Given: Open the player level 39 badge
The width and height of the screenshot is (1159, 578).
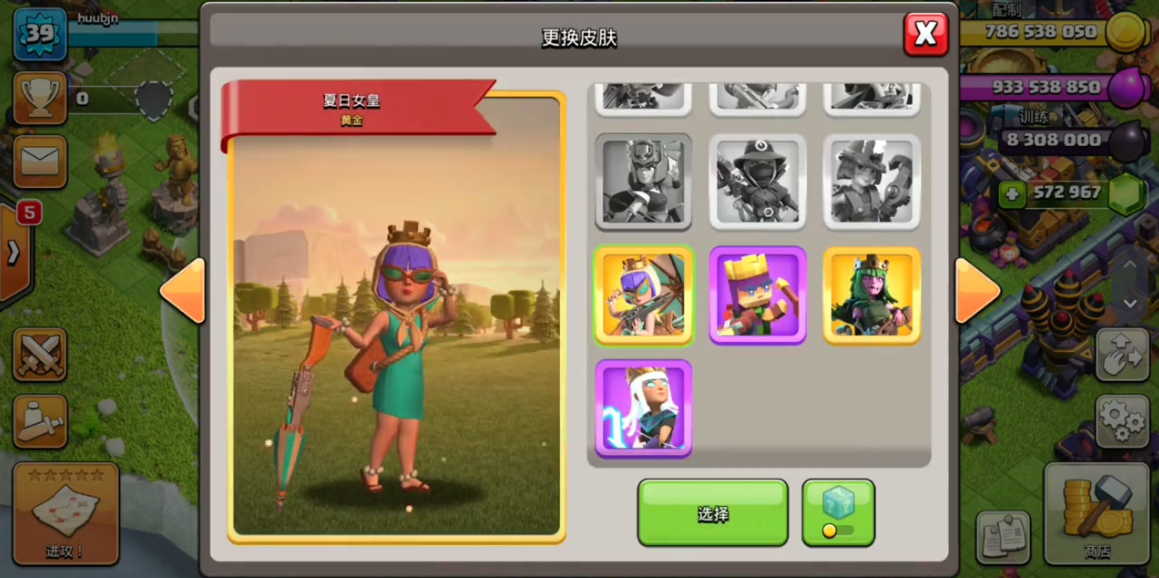Looking at the screenshot, I should 40,34.
